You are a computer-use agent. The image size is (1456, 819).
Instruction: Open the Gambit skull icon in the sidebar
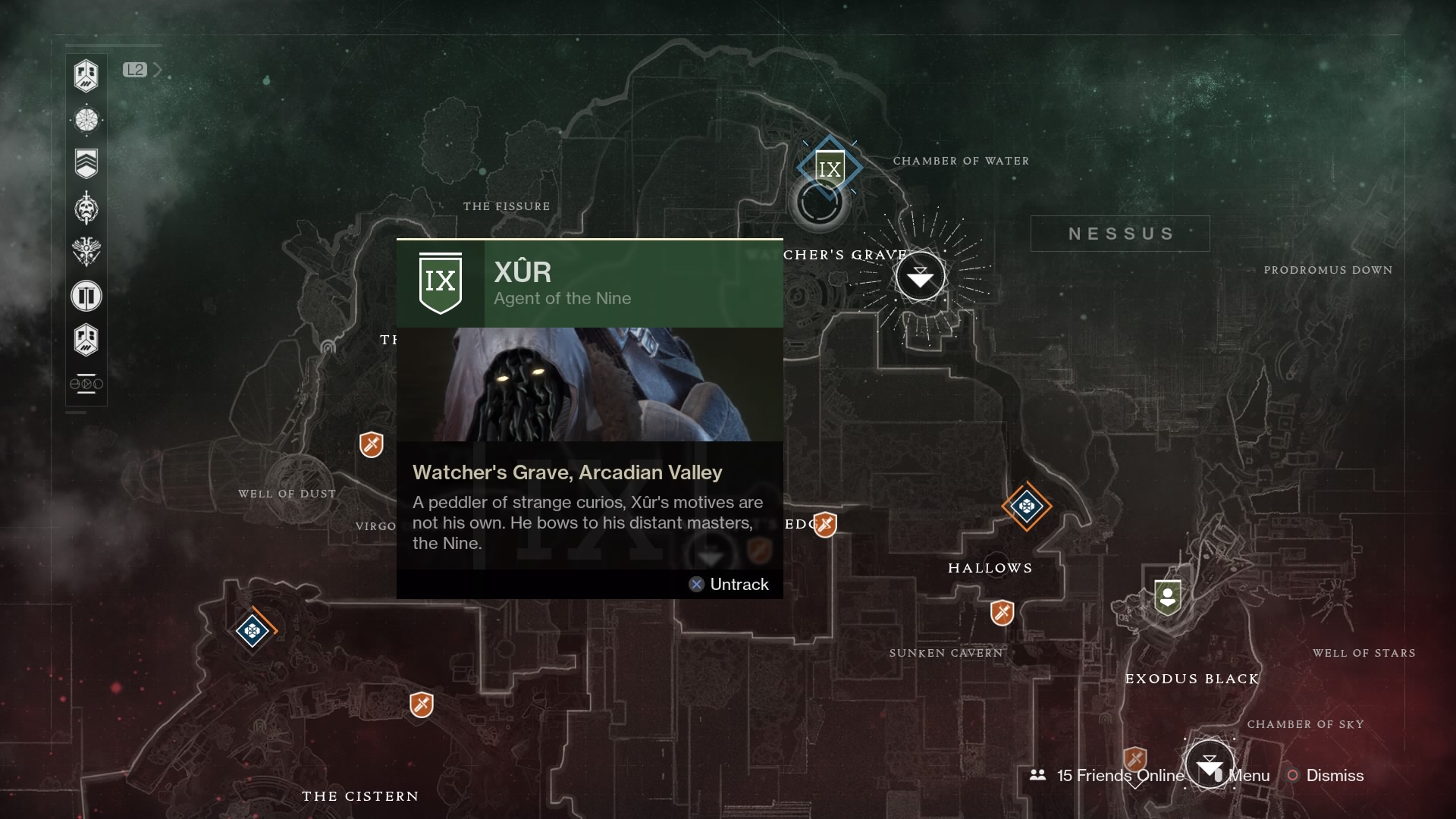pos(86,208)
